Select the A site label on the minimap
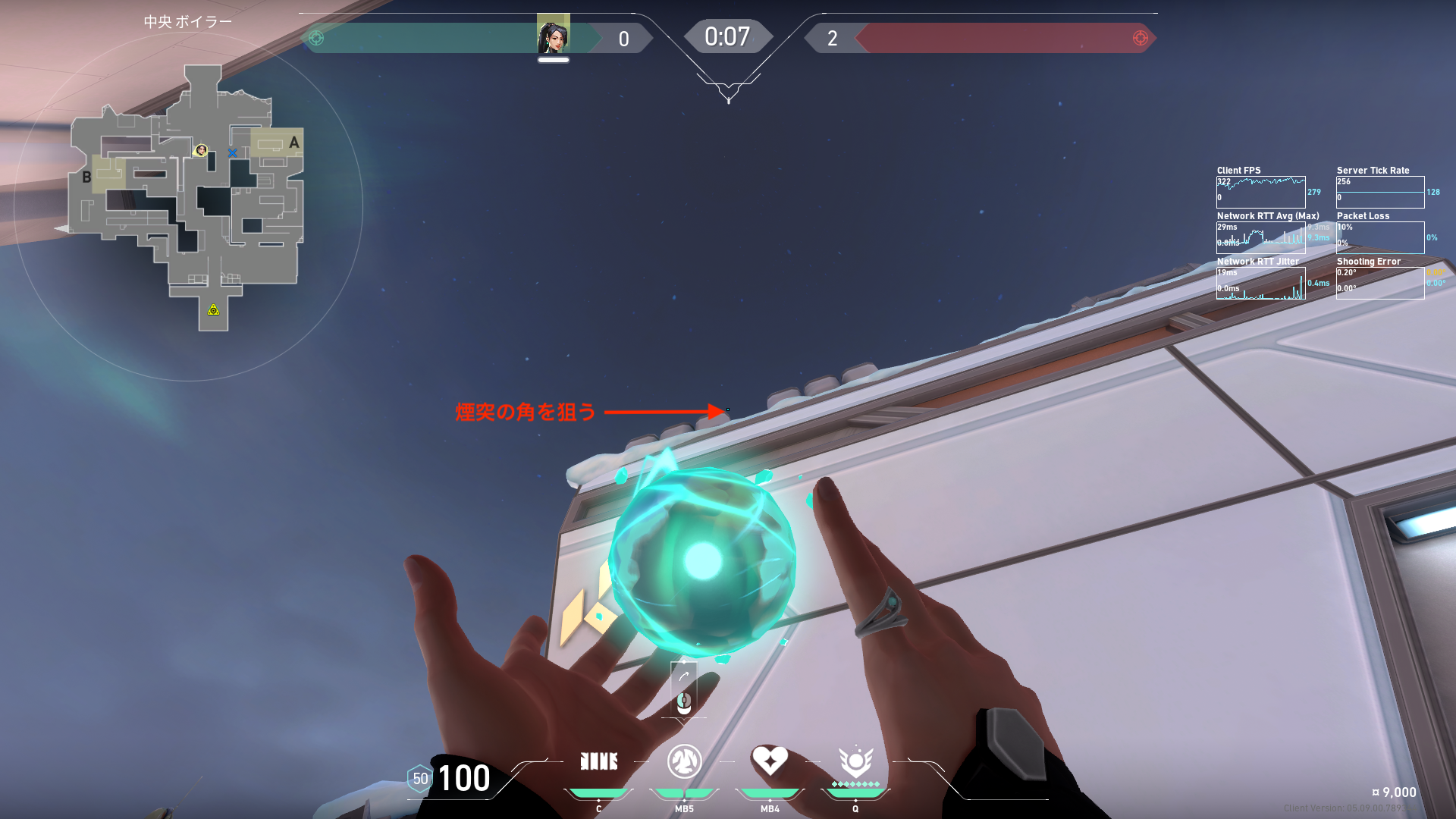The width and height of the screenshot is (1456, 819). (293, 143)
